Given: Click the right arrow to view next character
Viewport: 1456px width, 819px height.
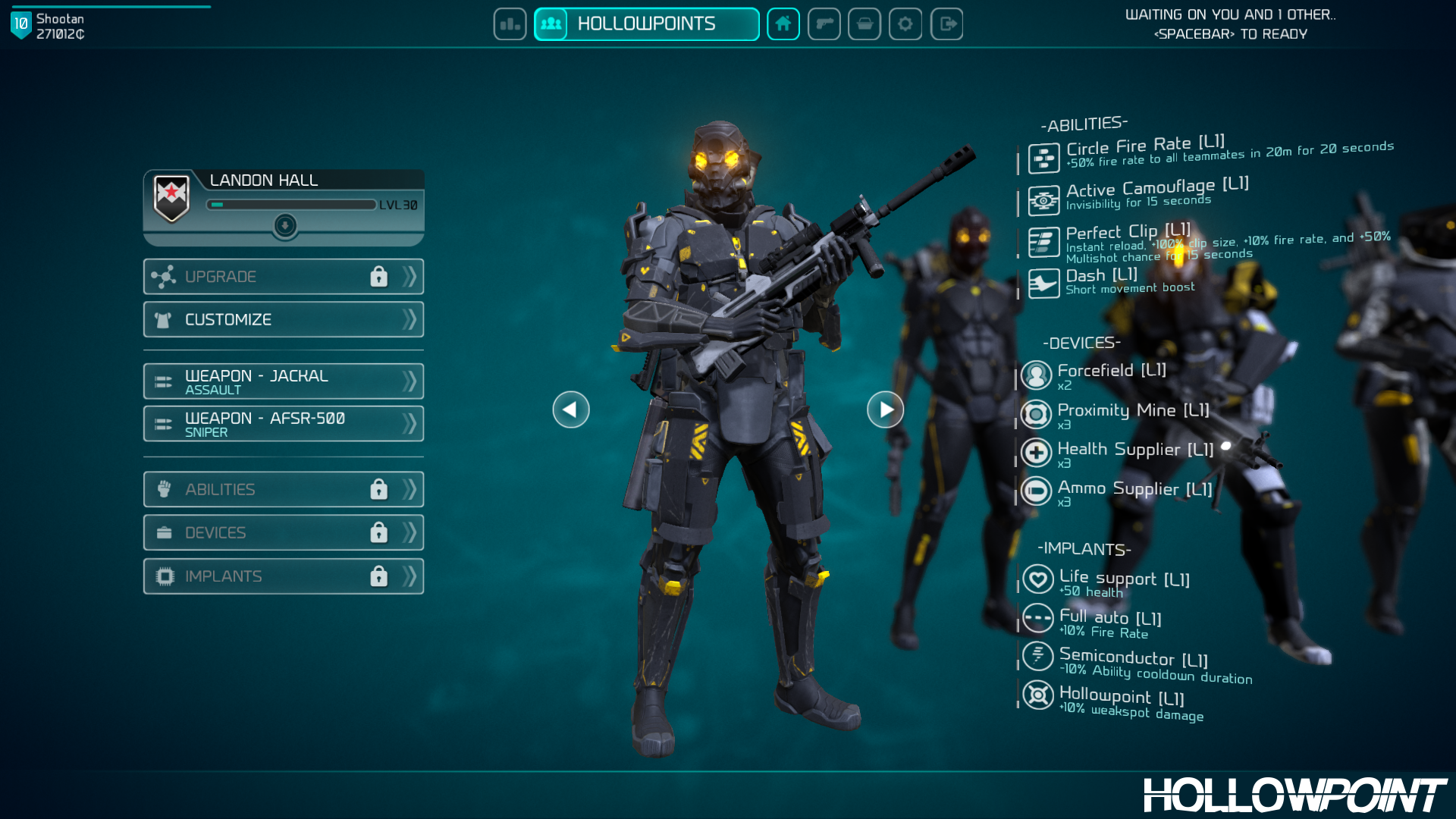Looking at the screenshot, I should (x=885, y=409).
